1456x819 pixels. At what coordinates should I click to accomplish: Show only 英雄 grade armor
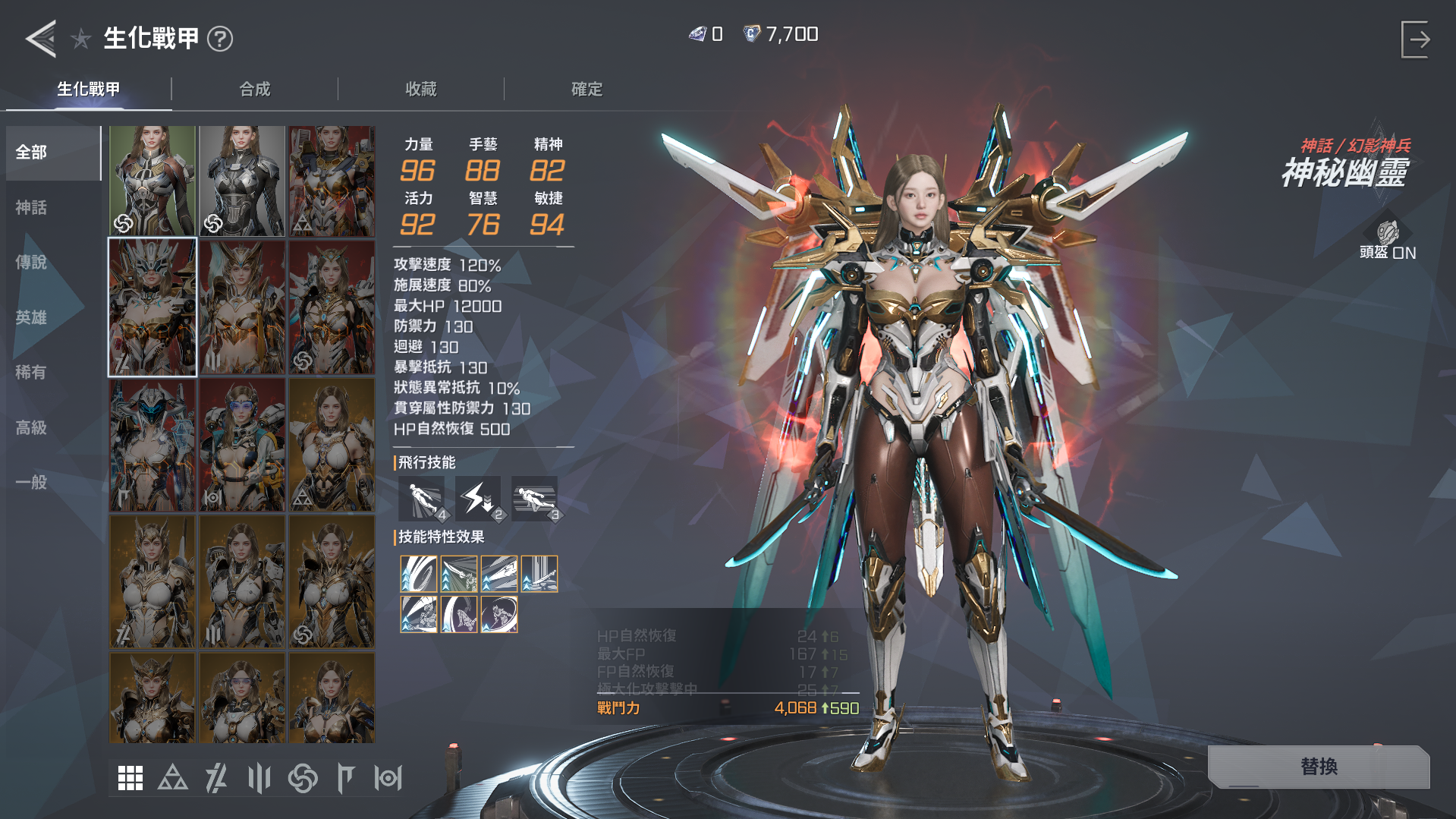point(32,317)
